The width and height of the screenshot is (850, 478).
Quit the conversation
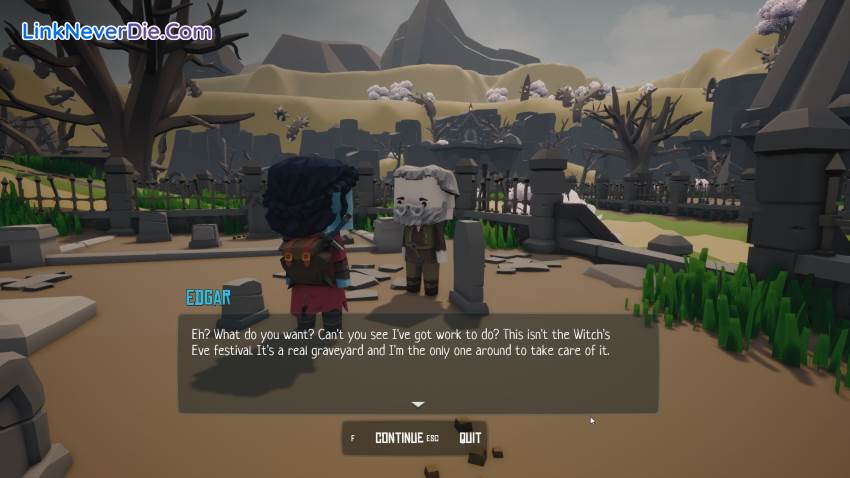click(470, 438)
